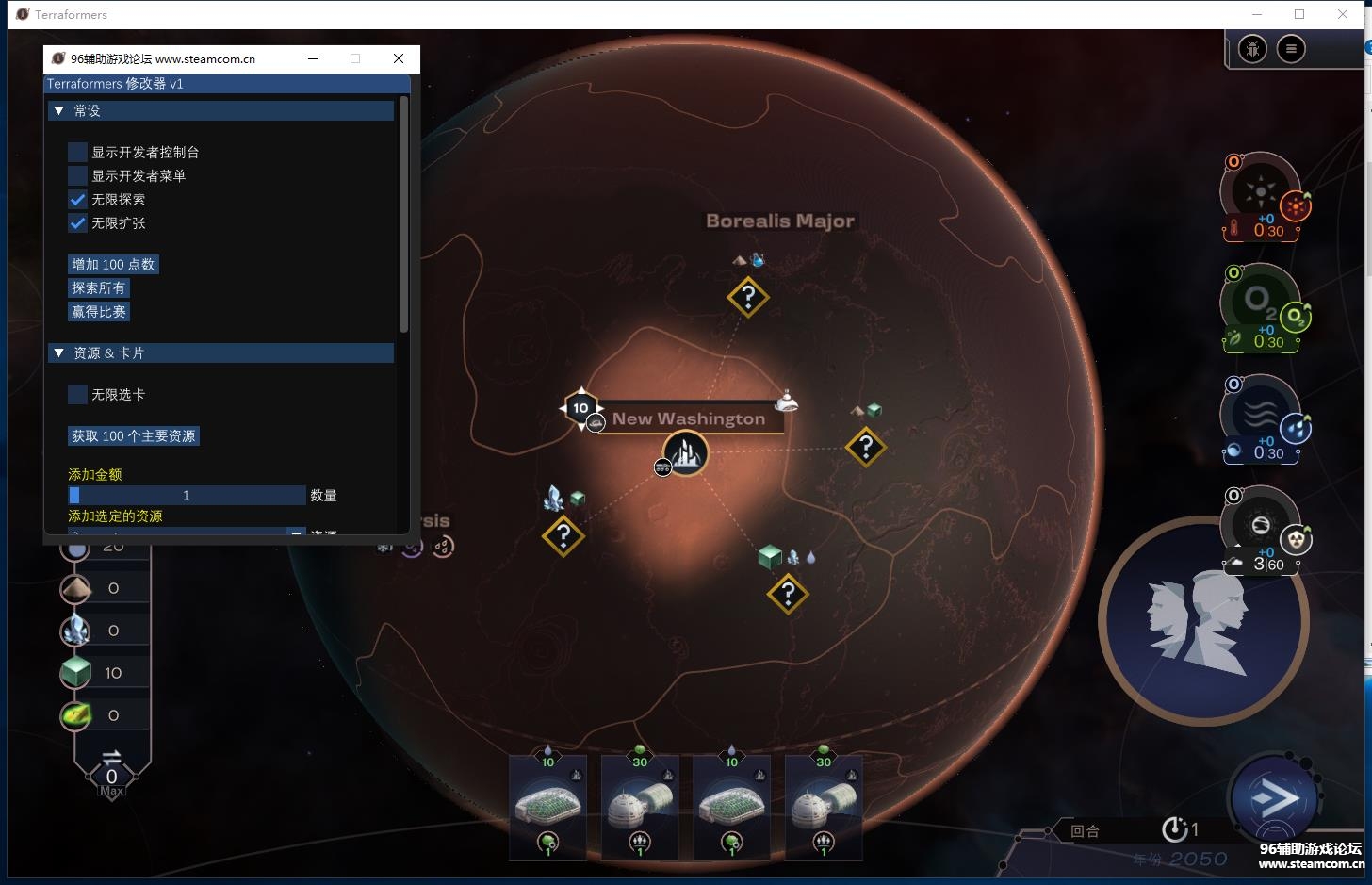Open the bug report icon
This screenshot has height=885, width=1372.
click(1252, 49)
